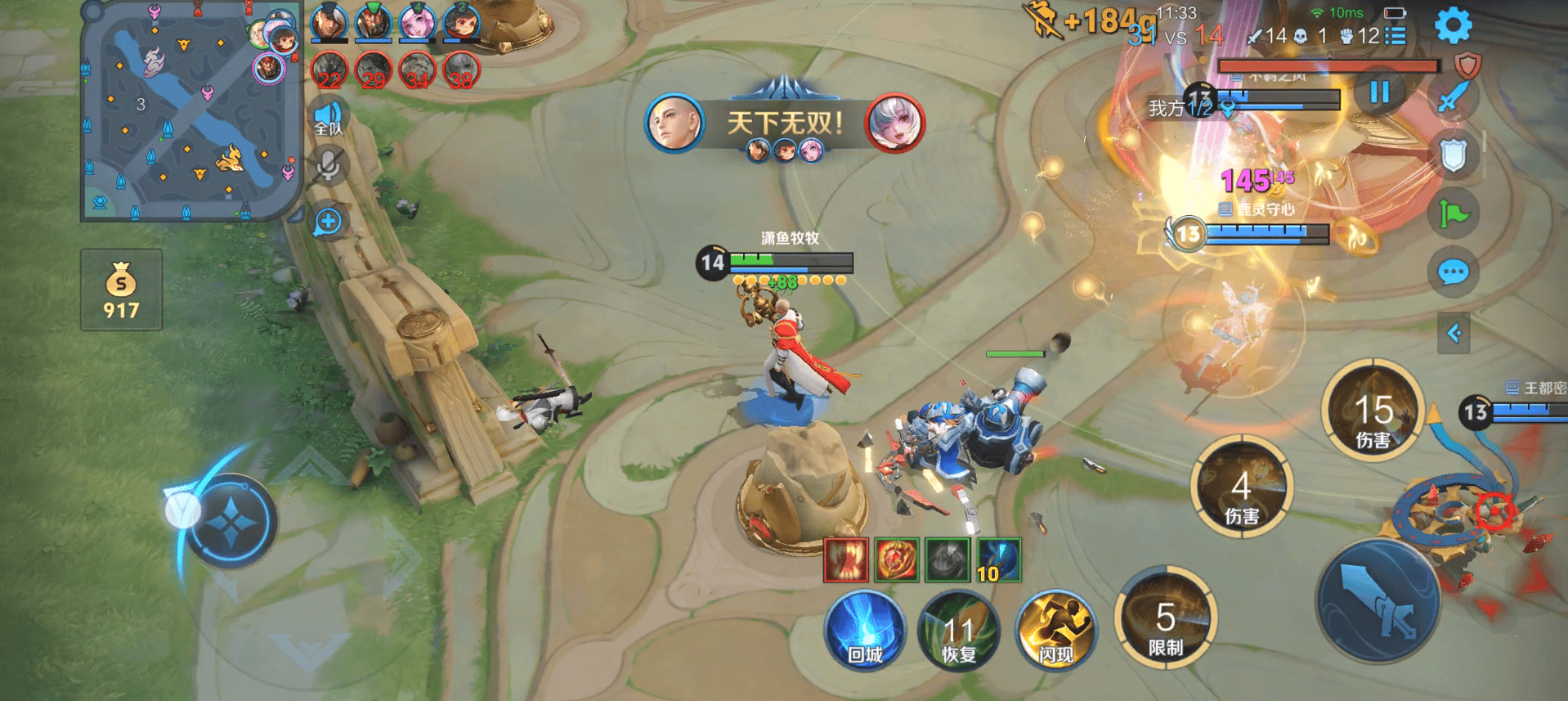Tap the basic attack sword button
This screenshot has height=701, width=1568.
click(1378, 601)
